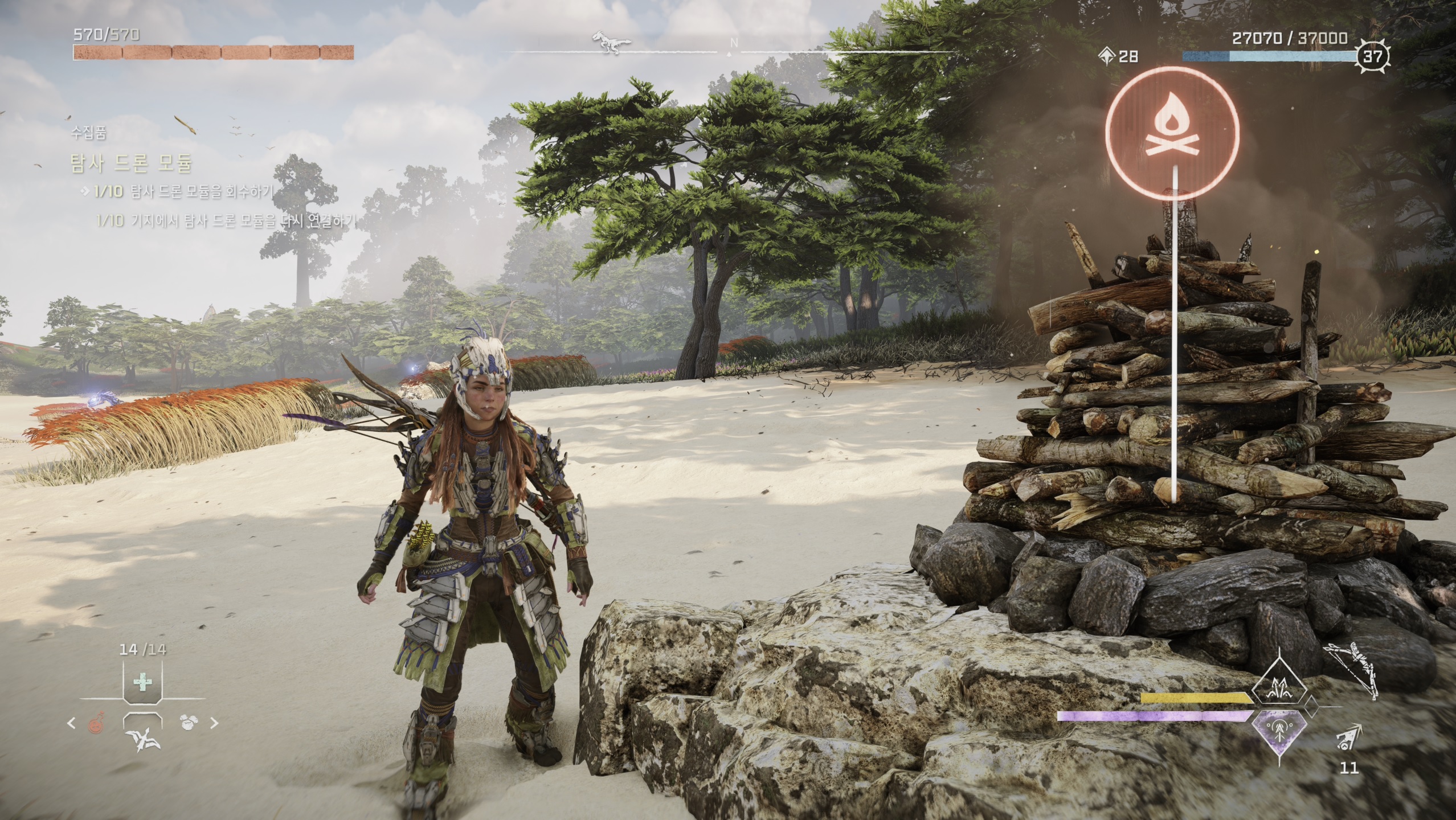This screenshot has width=1456, height=820.
Task: Select the green cross medicine pouch slot
Action: [142, 682]
